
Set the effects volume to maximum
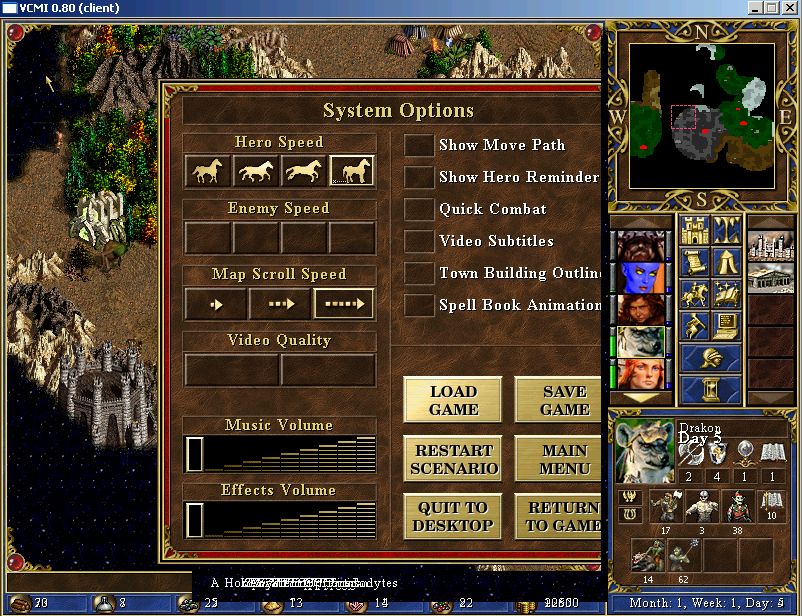366,520
